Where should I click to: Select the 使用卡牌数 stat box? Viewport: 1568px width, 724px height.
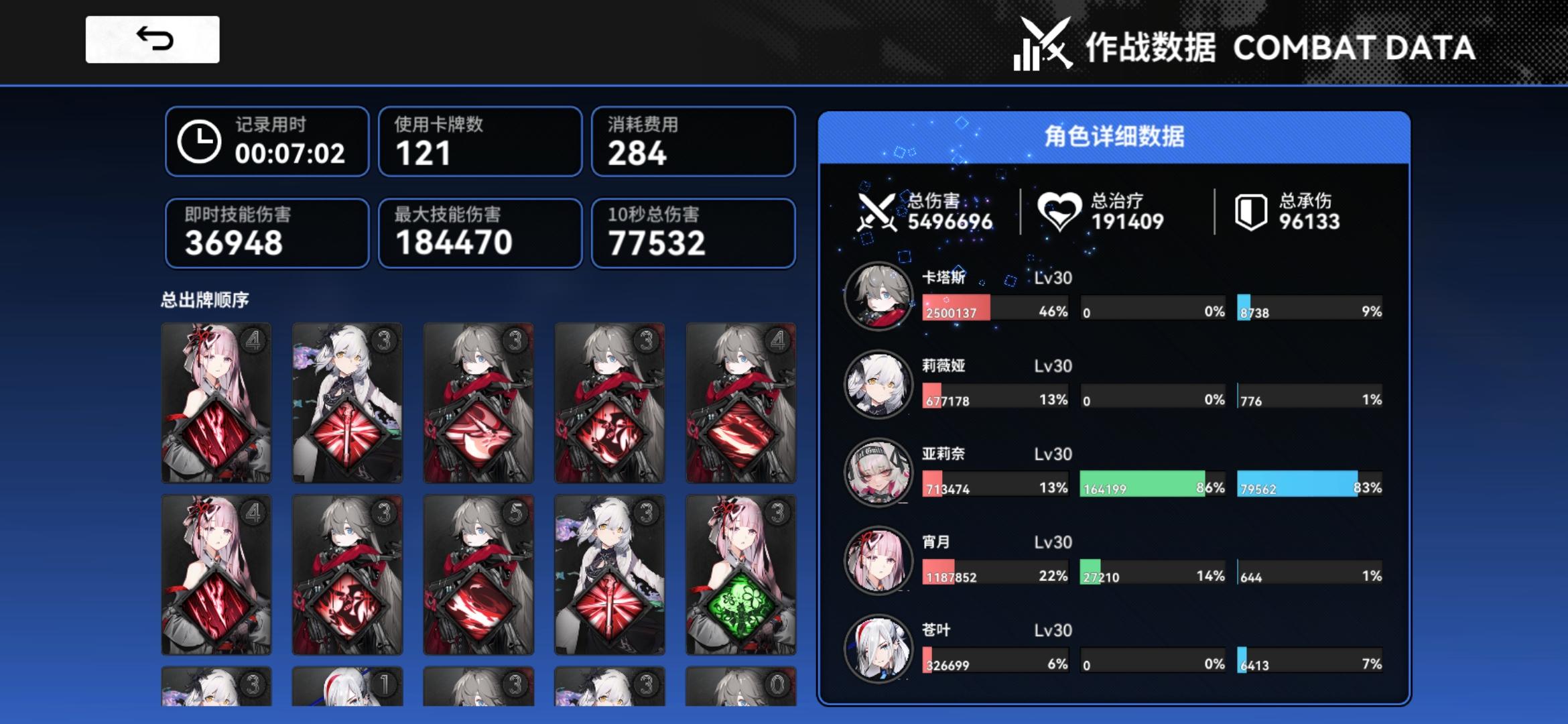[480, 142]
